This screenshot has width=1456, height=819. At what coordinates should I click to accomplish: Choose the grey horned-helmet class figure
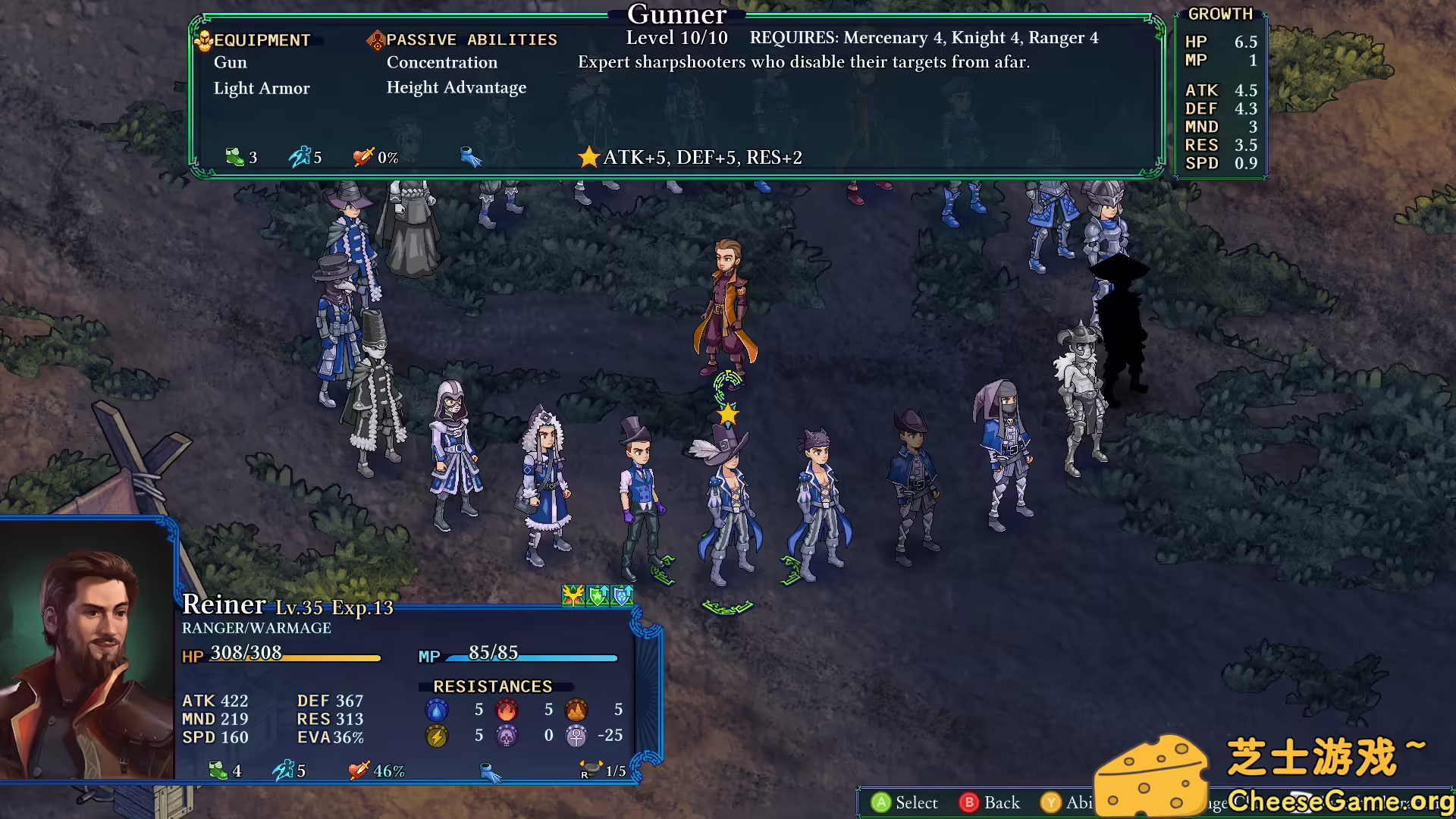pyautogui.click(x=1083, y=398)
